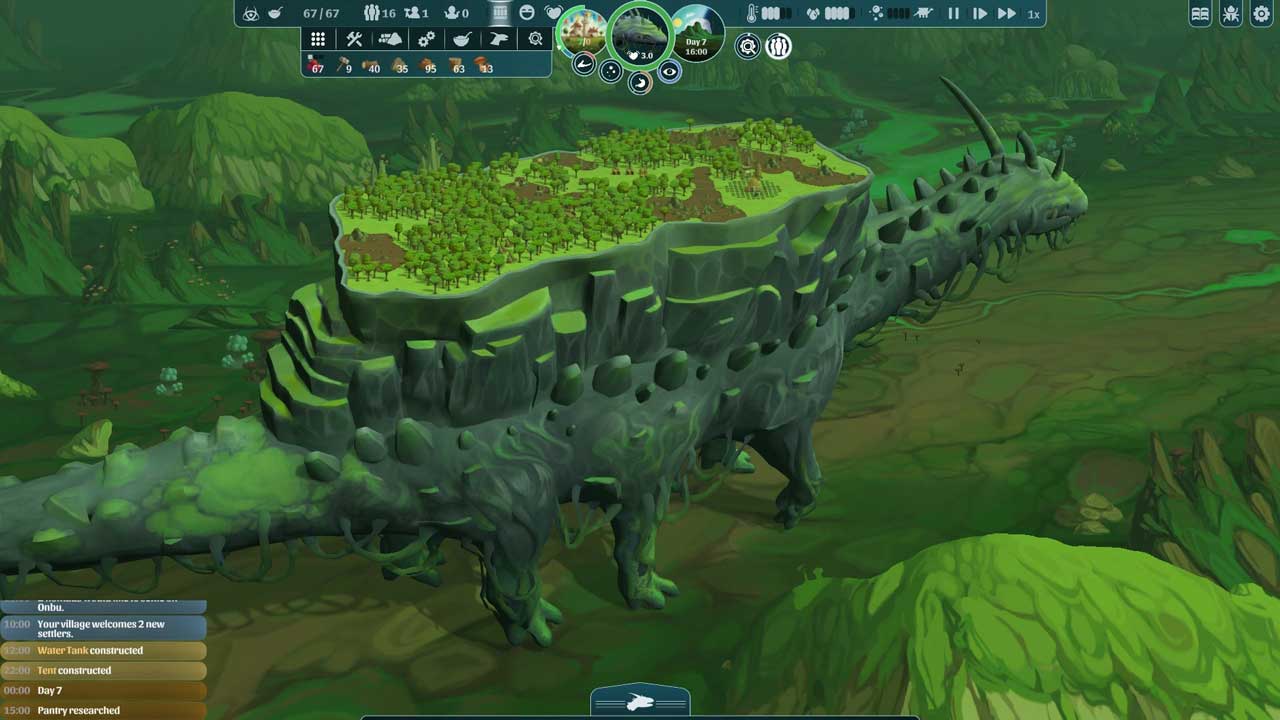Viewport: 1280px width, 720px height.
Task: Open the magnifier research category
Action: point(535,39)
